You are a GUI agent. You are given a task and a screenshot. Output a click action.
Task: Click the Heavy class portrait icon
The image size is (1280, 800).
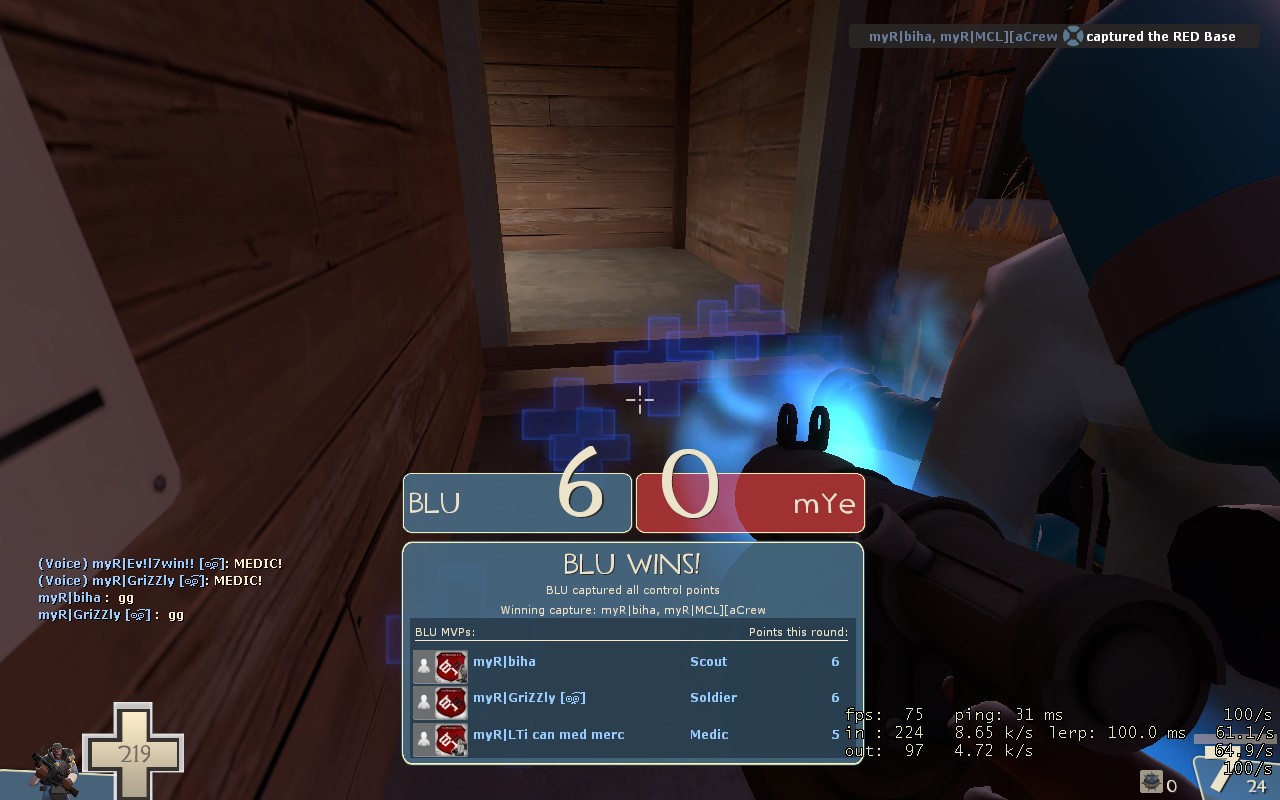[57, 771]
